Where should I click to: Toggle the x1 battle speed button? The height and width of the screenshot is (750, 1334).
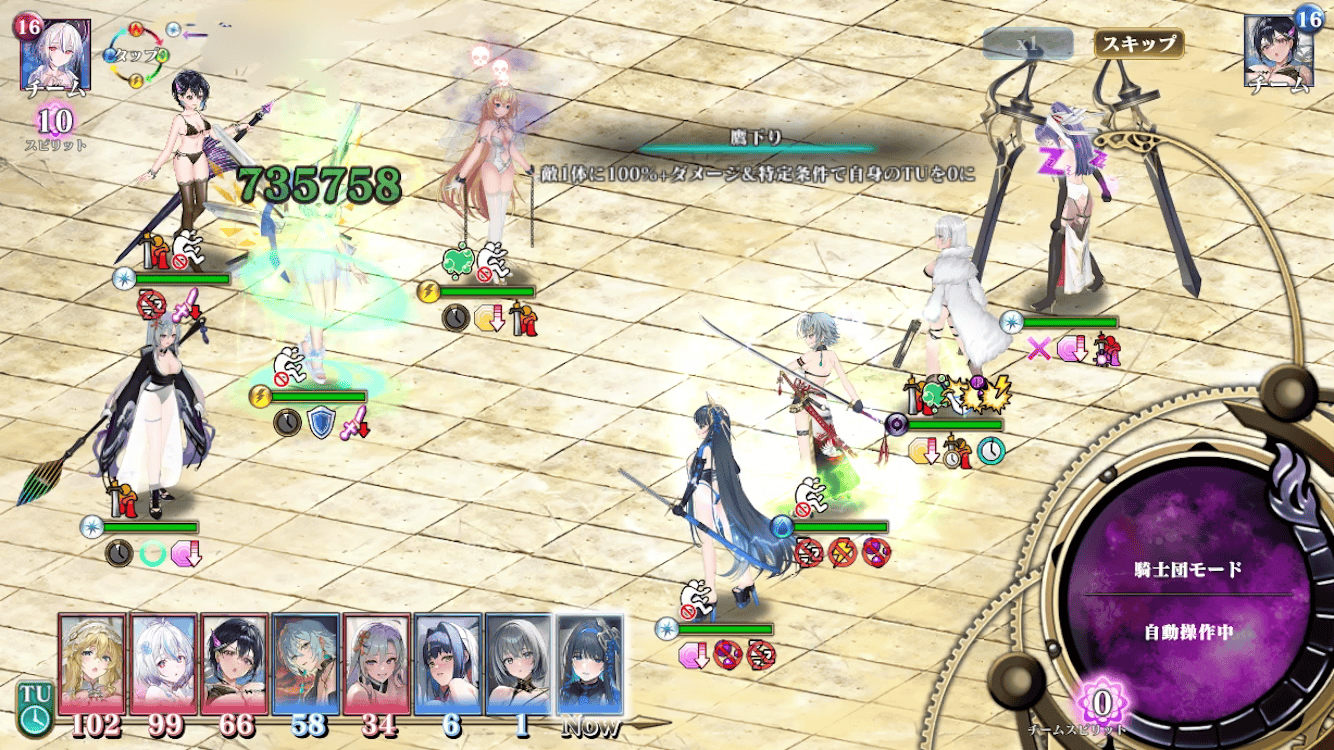[x=1028, y=44]
